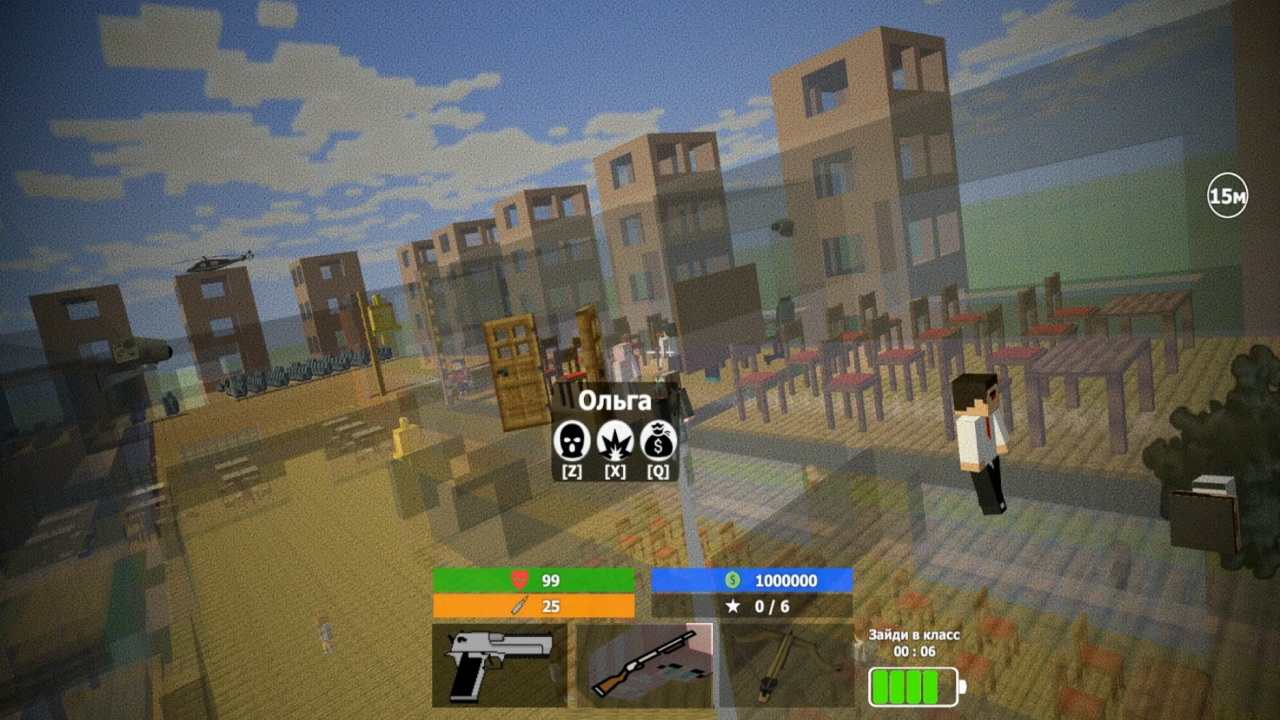
Task: Click the star icon next to 0 / 6
Action: pyautogui.click(x=732, y=604)
